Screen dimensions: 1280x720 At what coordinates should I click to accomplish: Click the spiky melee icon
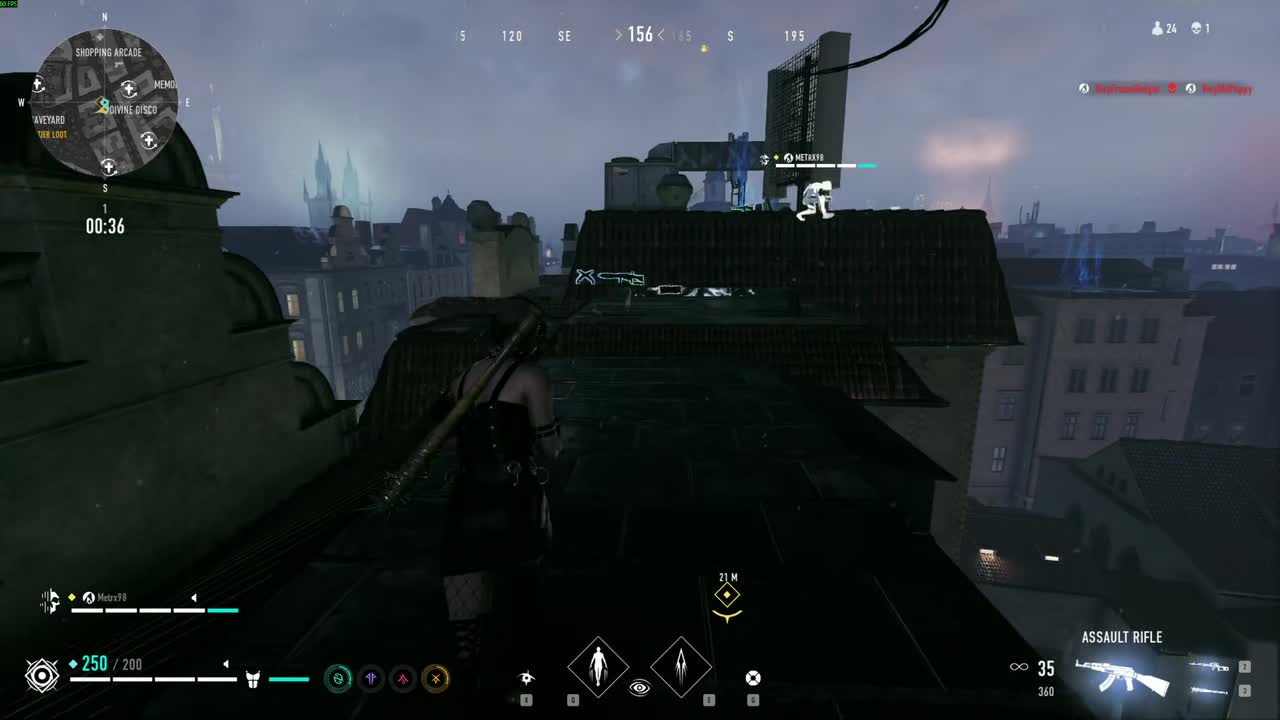tap(527, 678)
